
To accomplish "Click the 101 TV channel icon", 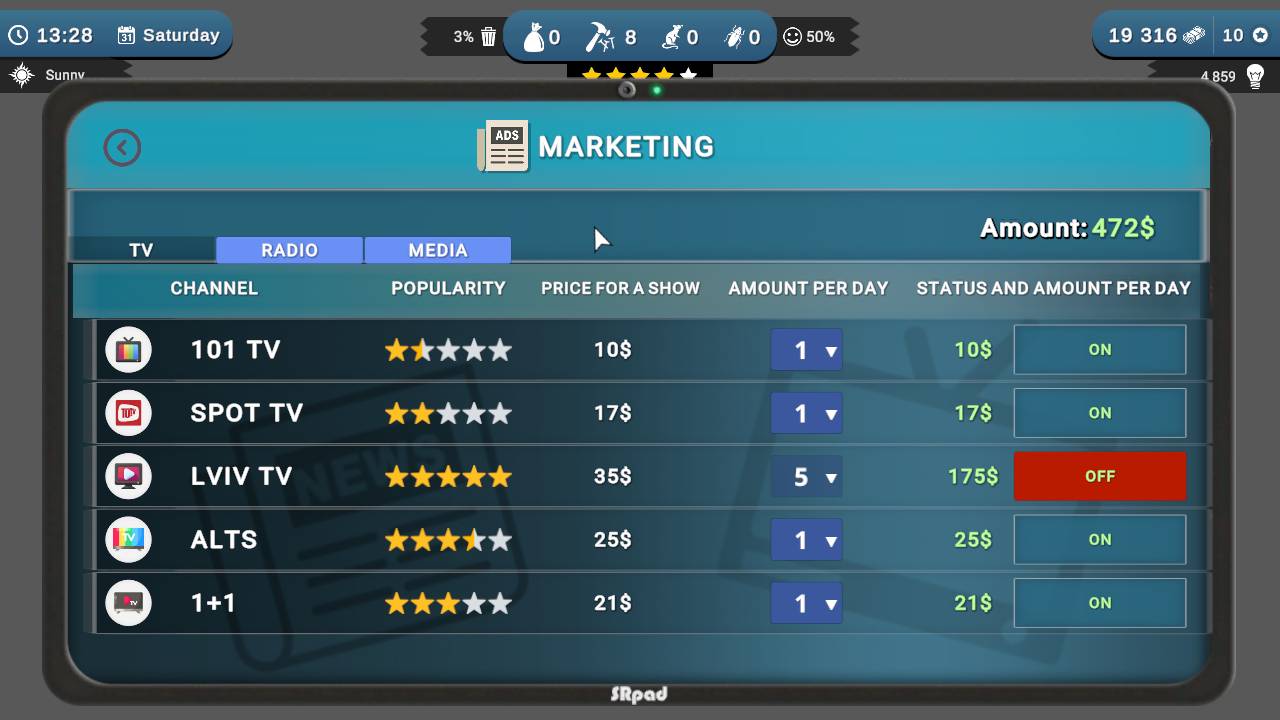I will click(128, 349).
